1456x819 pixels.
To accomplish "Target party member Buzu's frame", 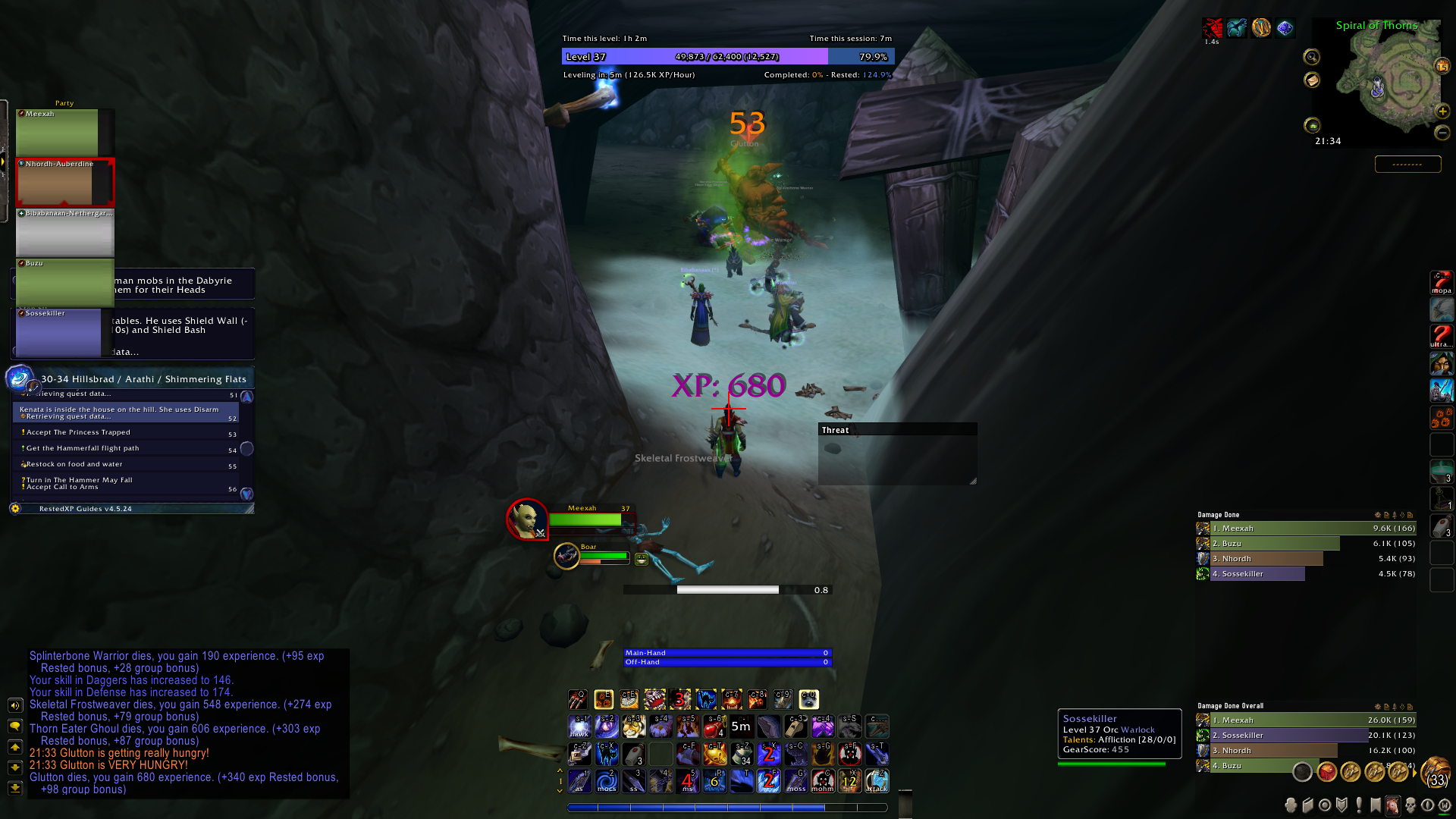I will [x=64, y=282].
